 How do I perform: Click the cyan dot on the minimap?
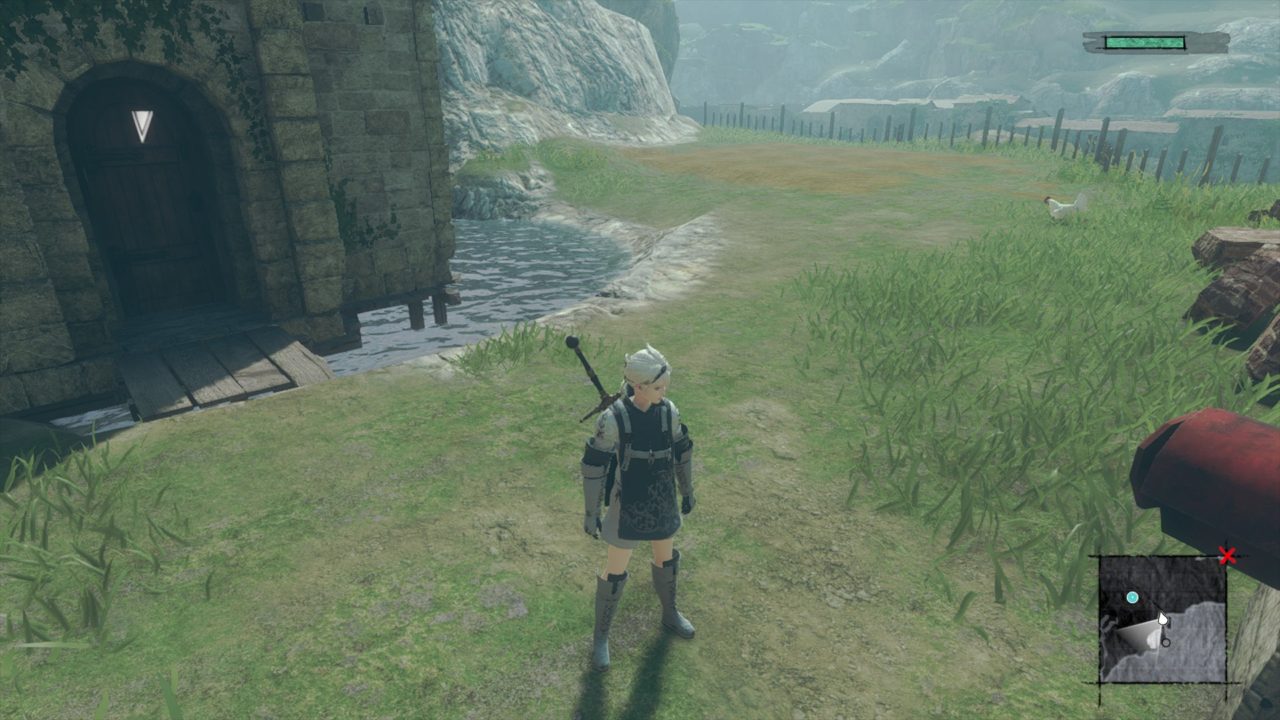click(1132, 598)
